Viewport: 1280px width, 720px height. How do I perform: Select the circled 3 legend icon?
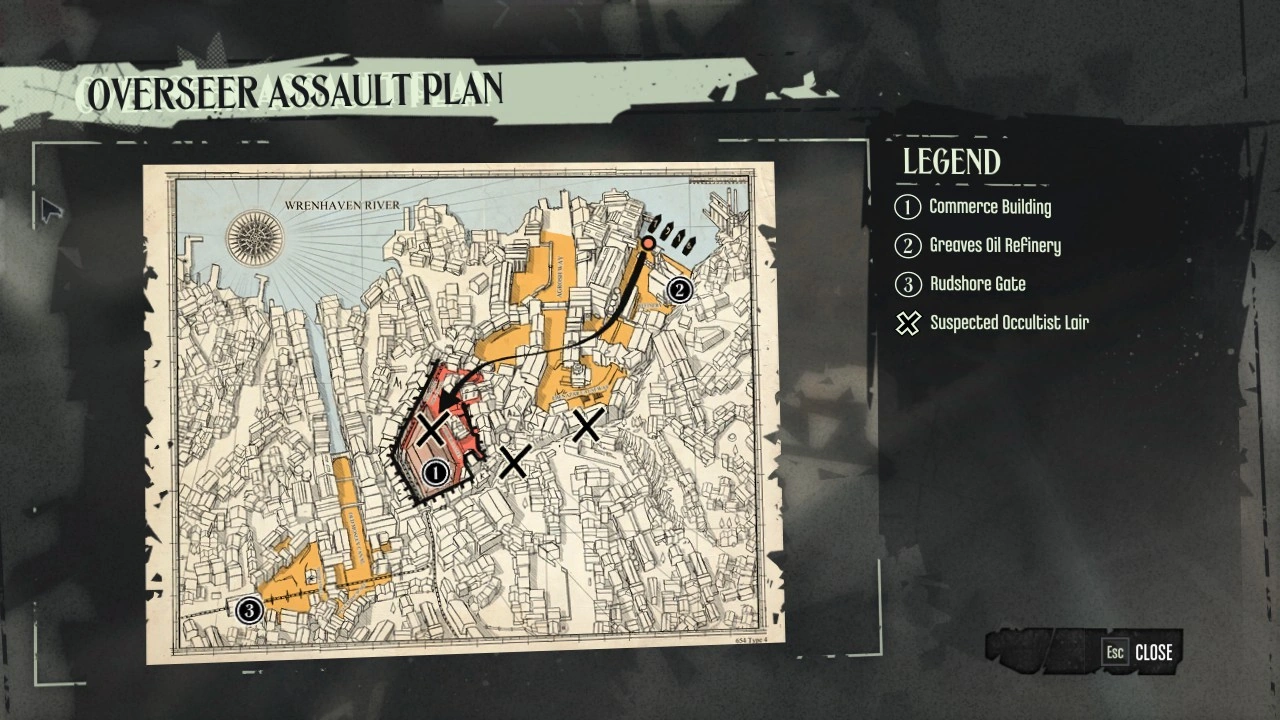tap(908, 284)
